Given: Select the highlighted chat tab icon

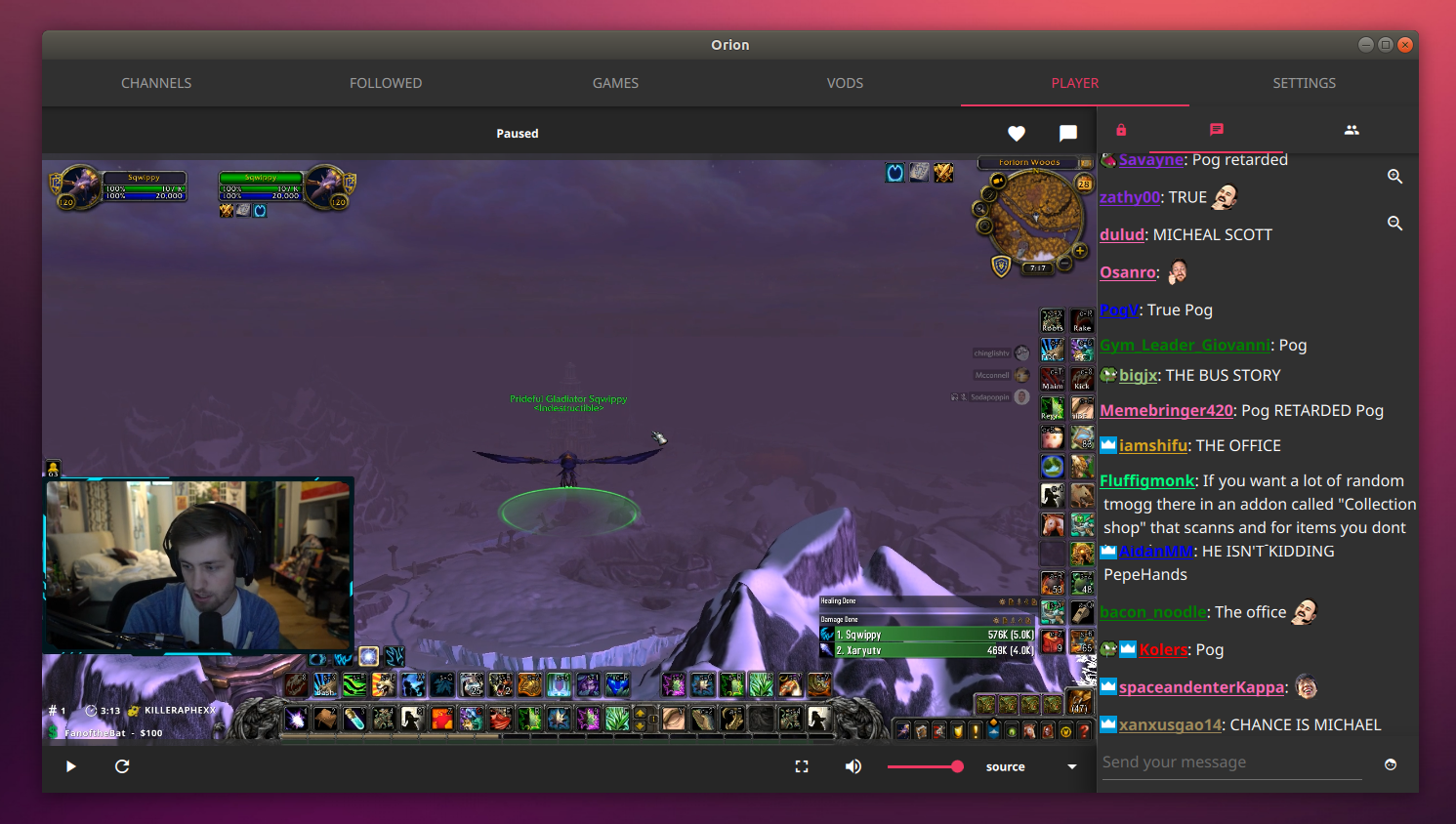Looking at the screenshot, I should (x=1216, y=129).
